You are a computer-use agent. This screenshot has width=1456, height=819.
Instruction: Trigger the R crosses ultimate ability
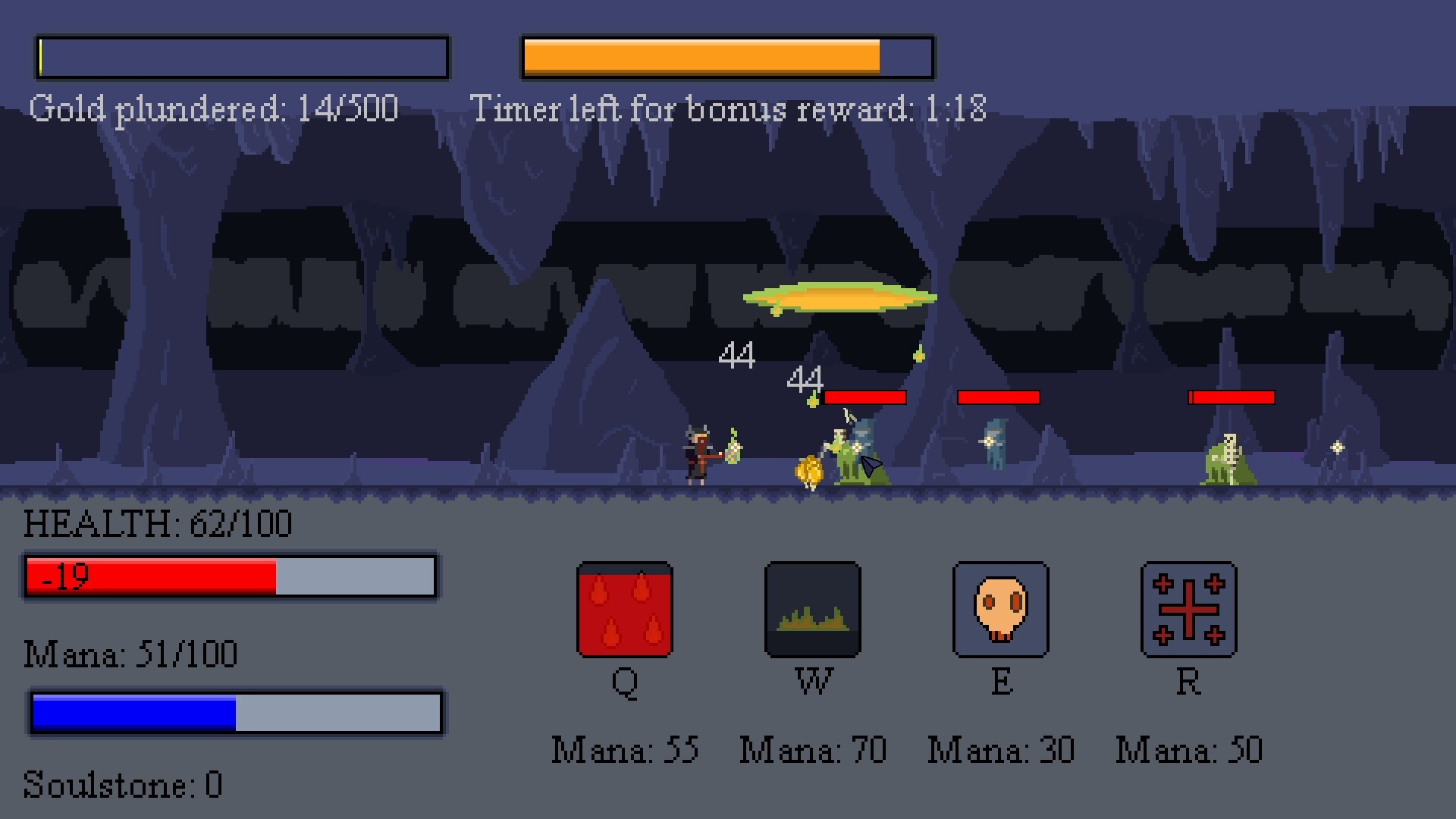1188,610
